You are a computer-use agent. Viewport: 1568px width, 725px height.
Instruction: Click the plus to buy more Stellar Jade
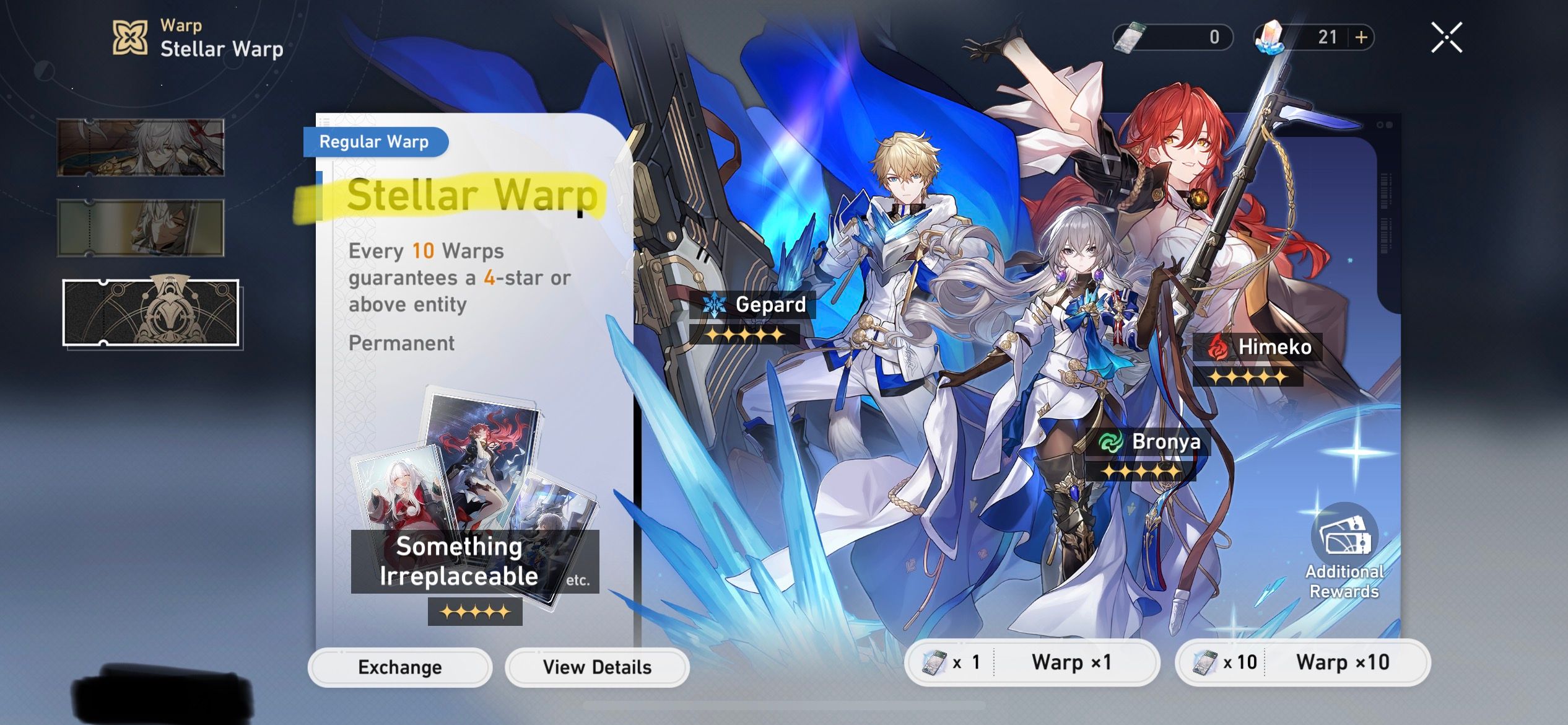1360,38
